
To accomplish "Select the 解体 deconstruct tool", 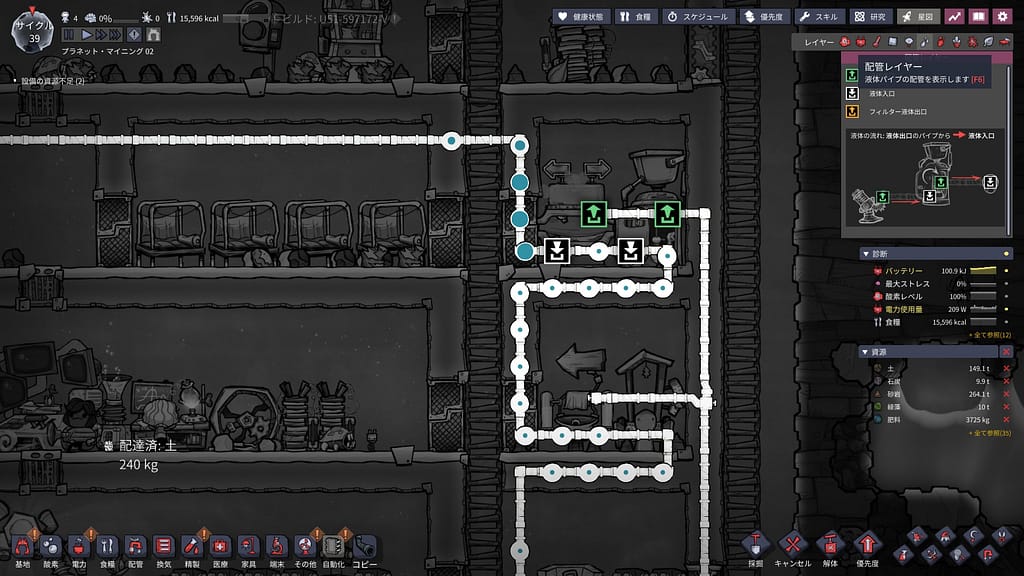I will (x=828, y=546).
